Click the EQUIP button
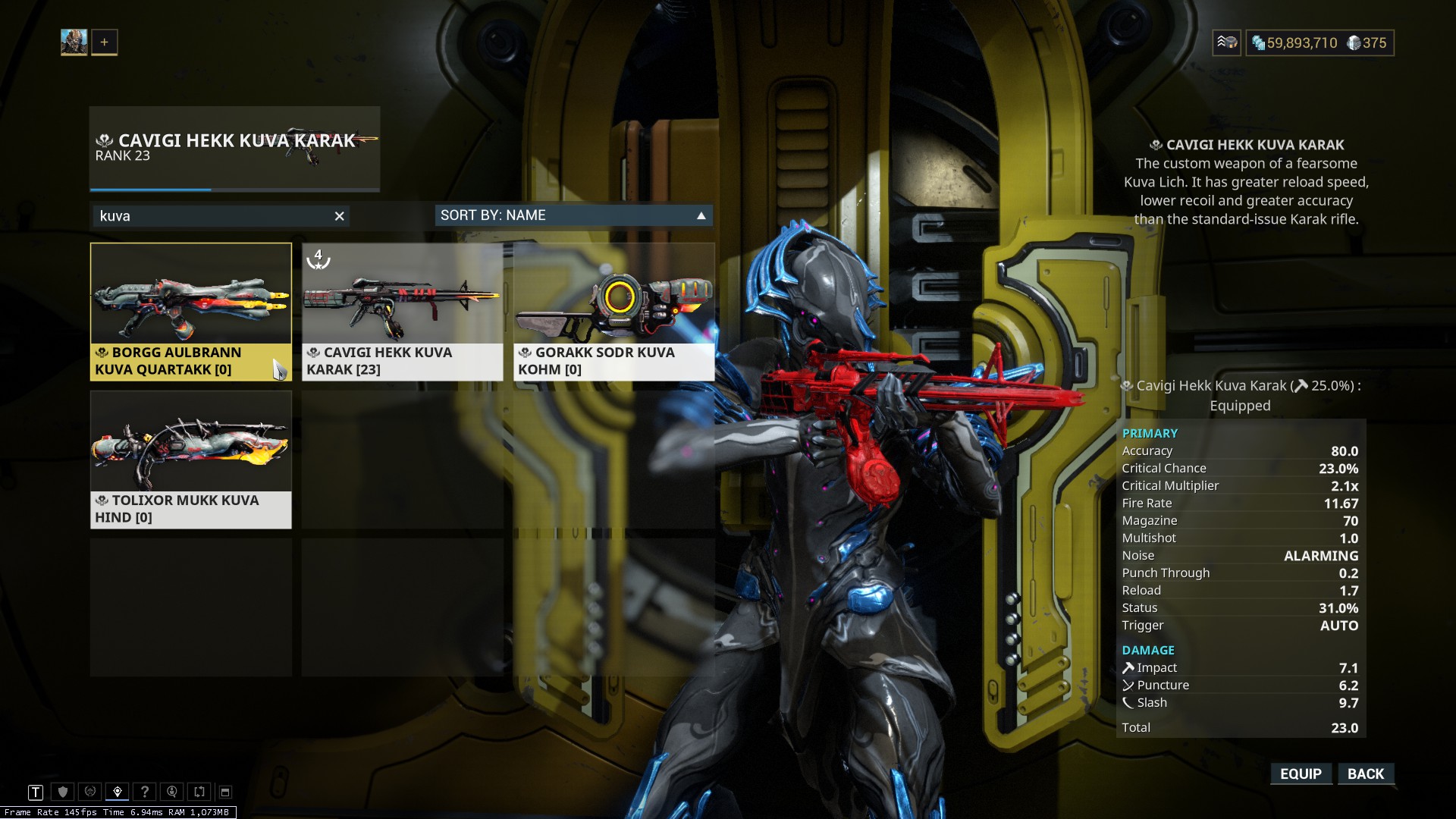The width and height of the screenshot is (1456, 819). (x=1301, y=773)
